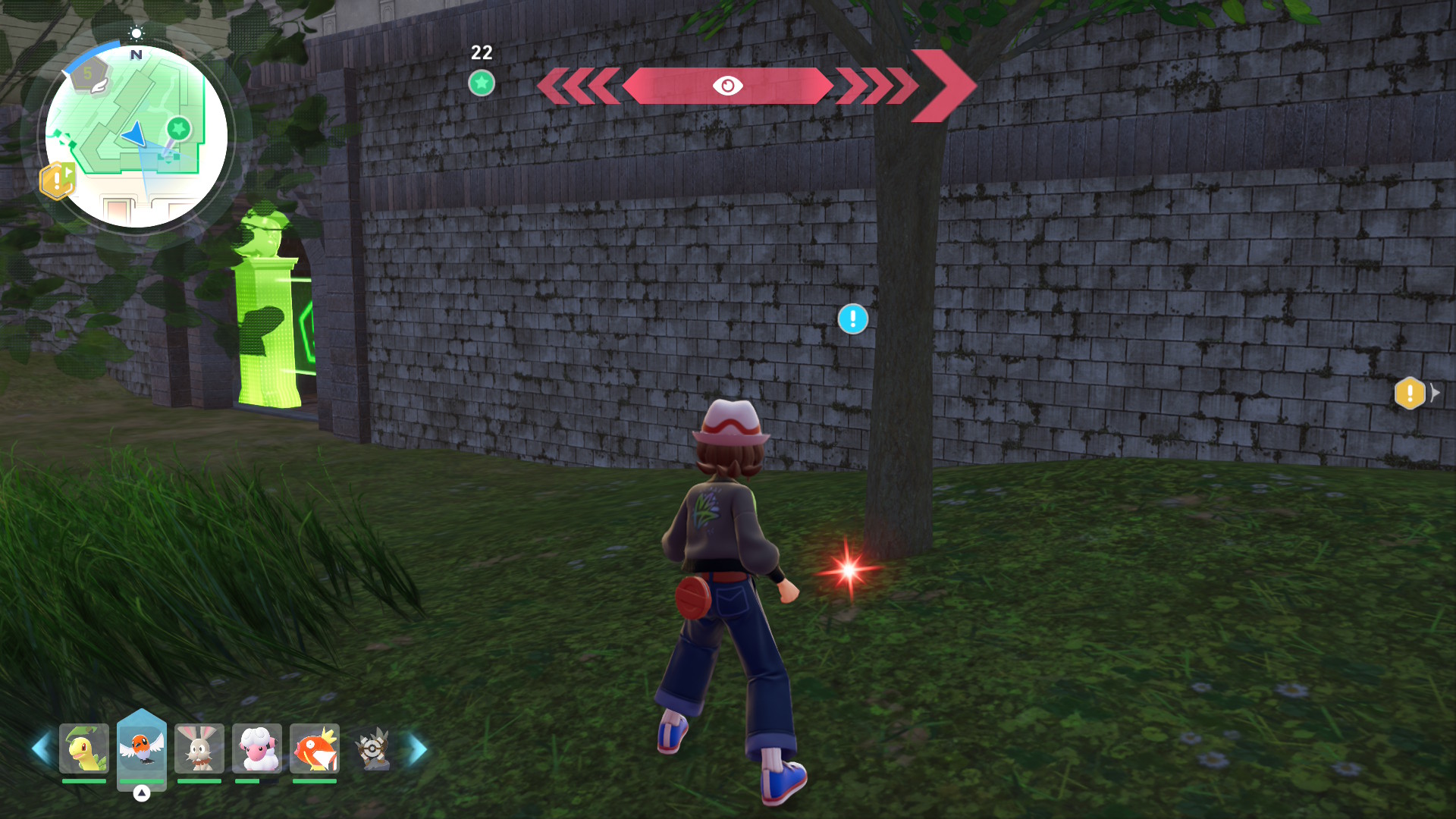Screen dimensions: 1456x819
Task: Switch to Bunnelby in the party bar
Action: point(199,748)
